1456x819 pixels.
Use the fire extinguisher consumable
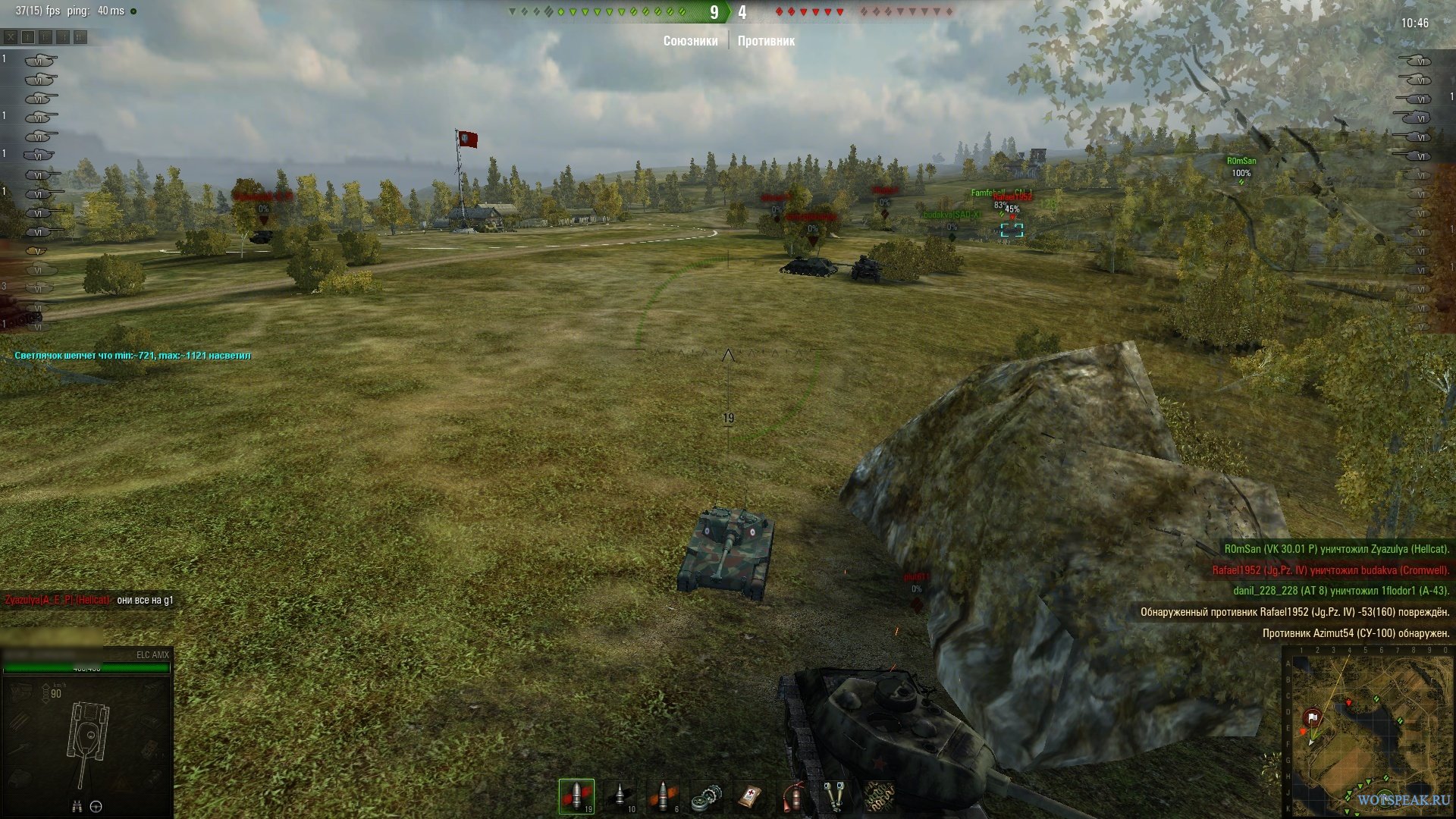coord(792,796)
